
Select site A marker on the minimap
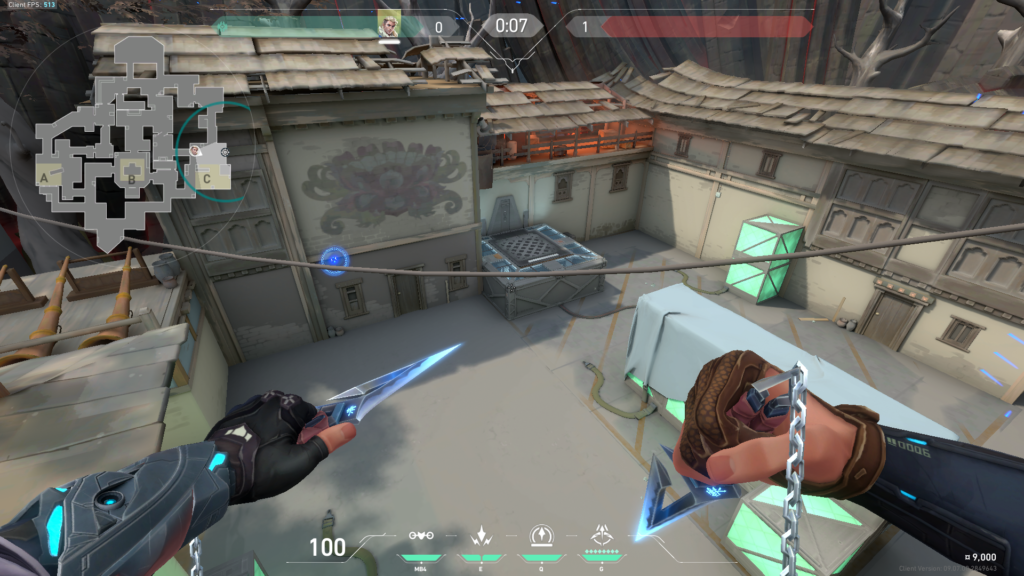point(44,177)
